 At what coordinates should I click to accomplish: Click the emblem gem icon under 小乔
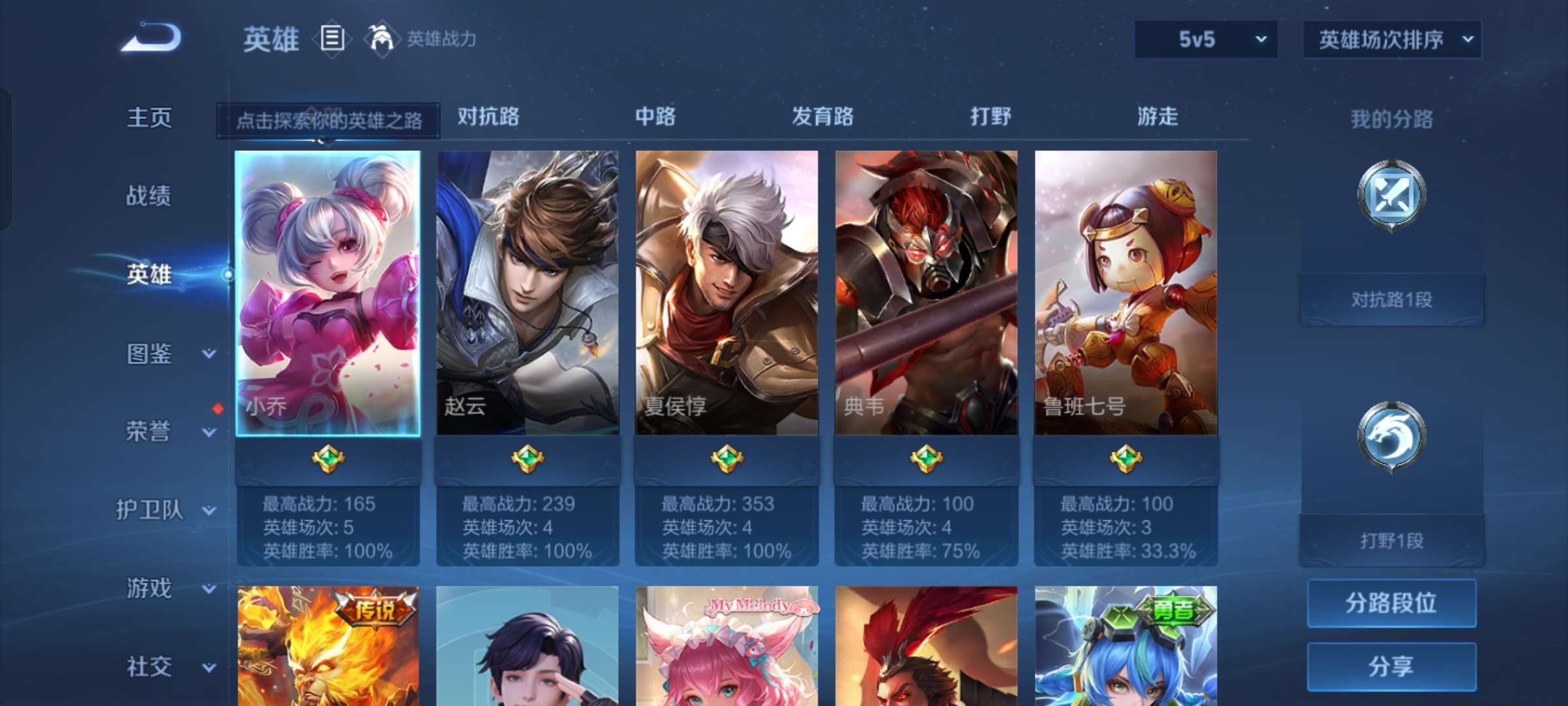tap(329, 460)
